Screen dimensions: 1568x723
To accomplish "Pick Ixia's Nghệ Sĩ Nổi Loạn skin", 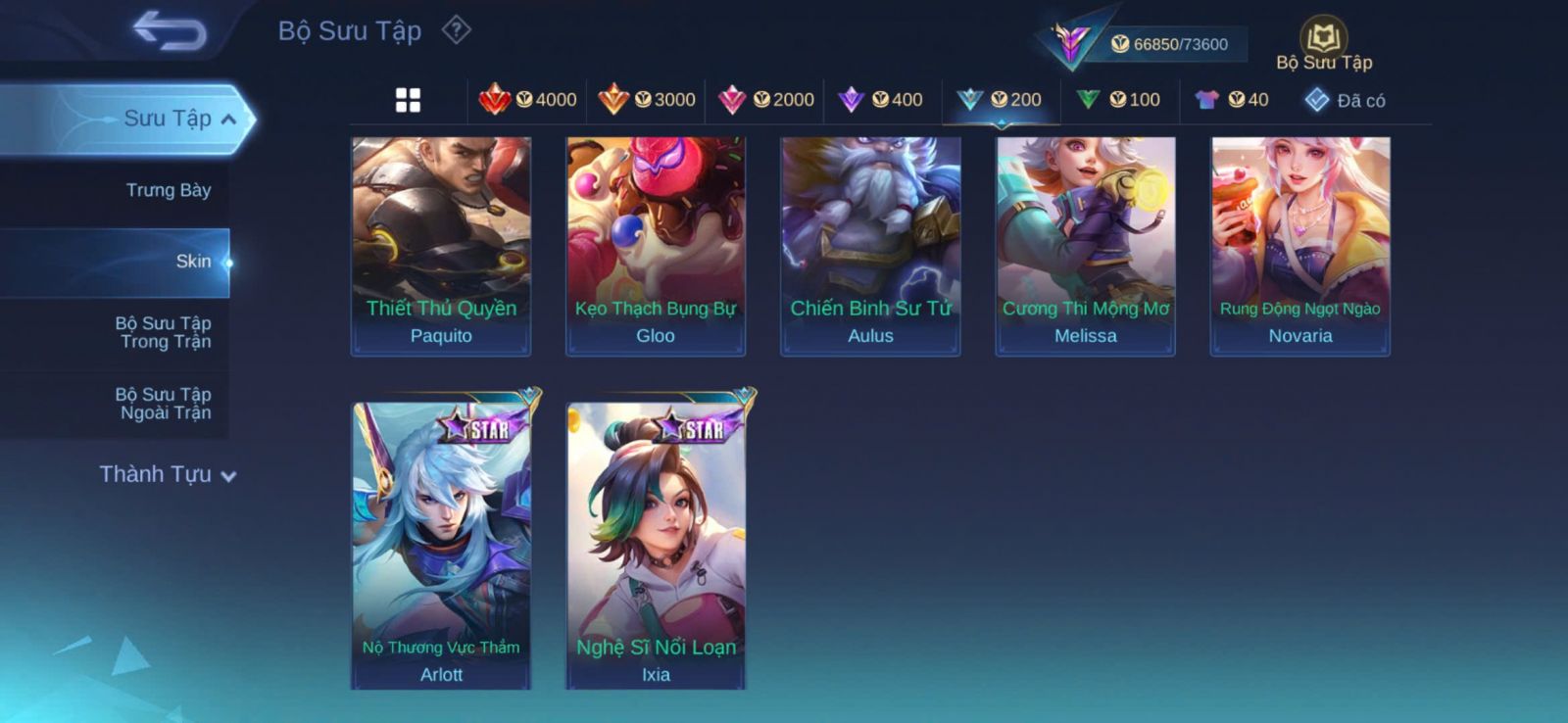I will pyautogui.click(x=656, y=546).
